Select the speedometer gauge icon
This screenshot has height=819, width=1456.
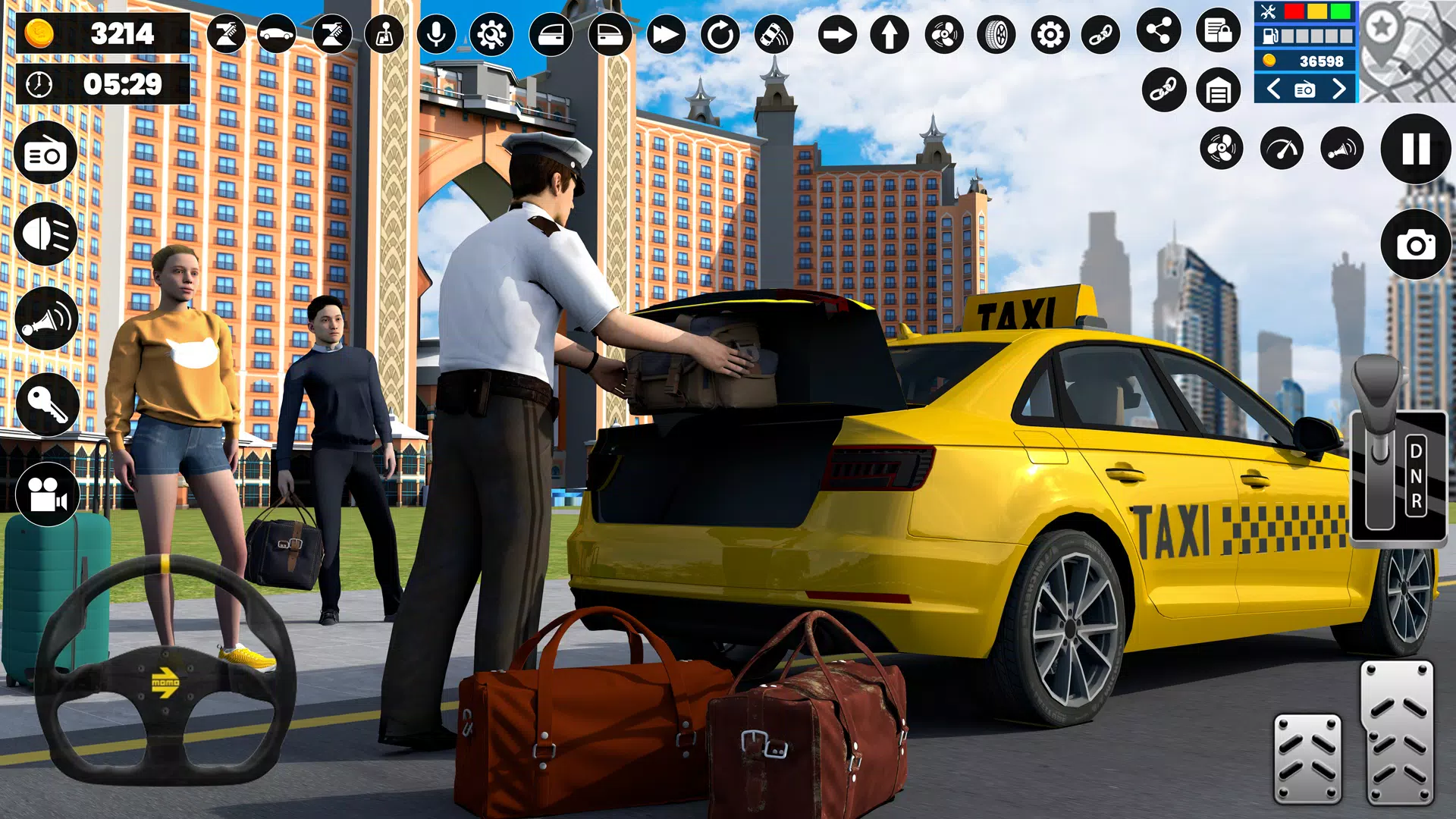click(x=1282, y=148)
